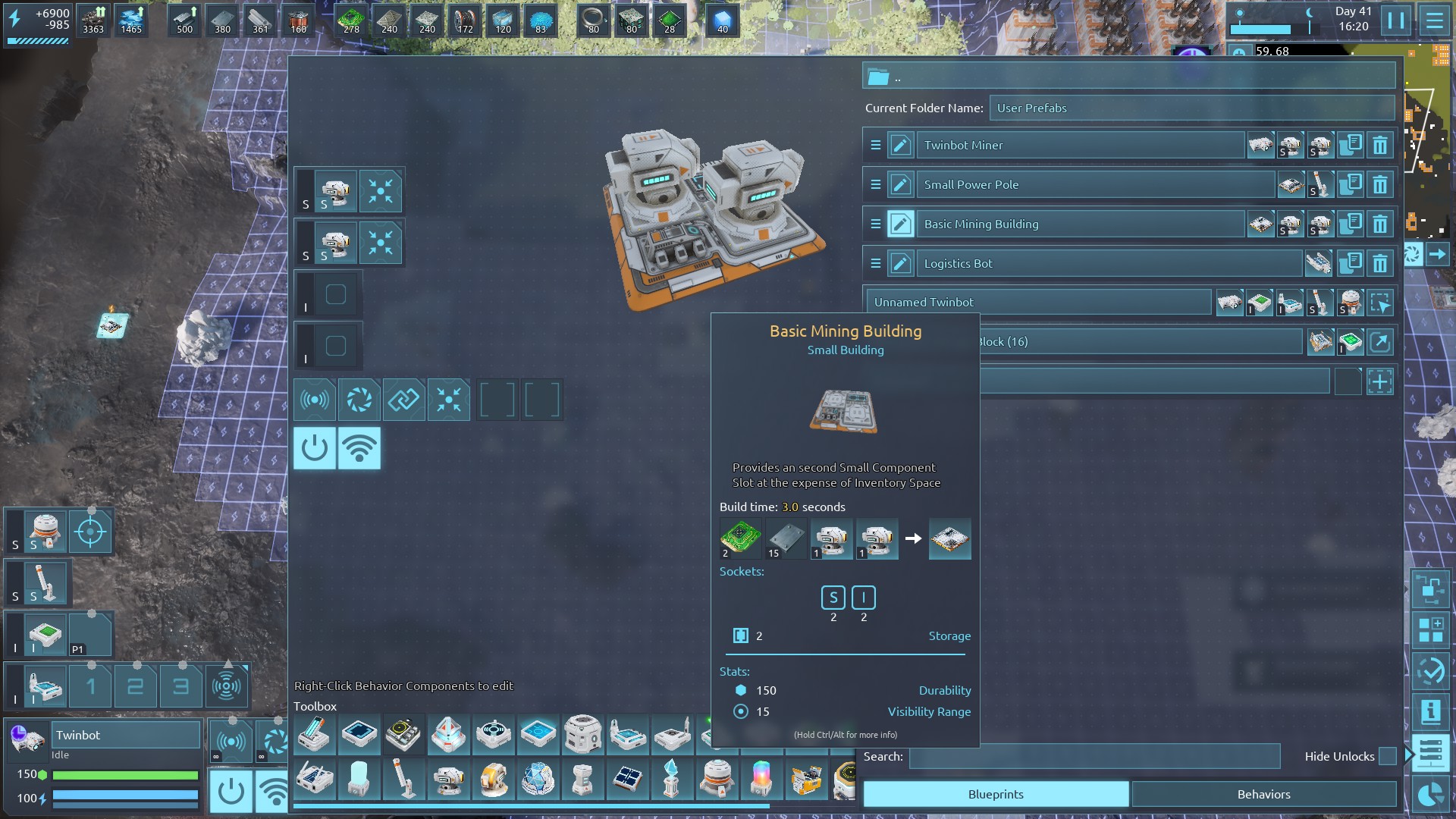Image resolution: width=1456 pixels, height=819 pixels.
Task: Go up via the parent folder row
Action: click(x=1128, y=77)
